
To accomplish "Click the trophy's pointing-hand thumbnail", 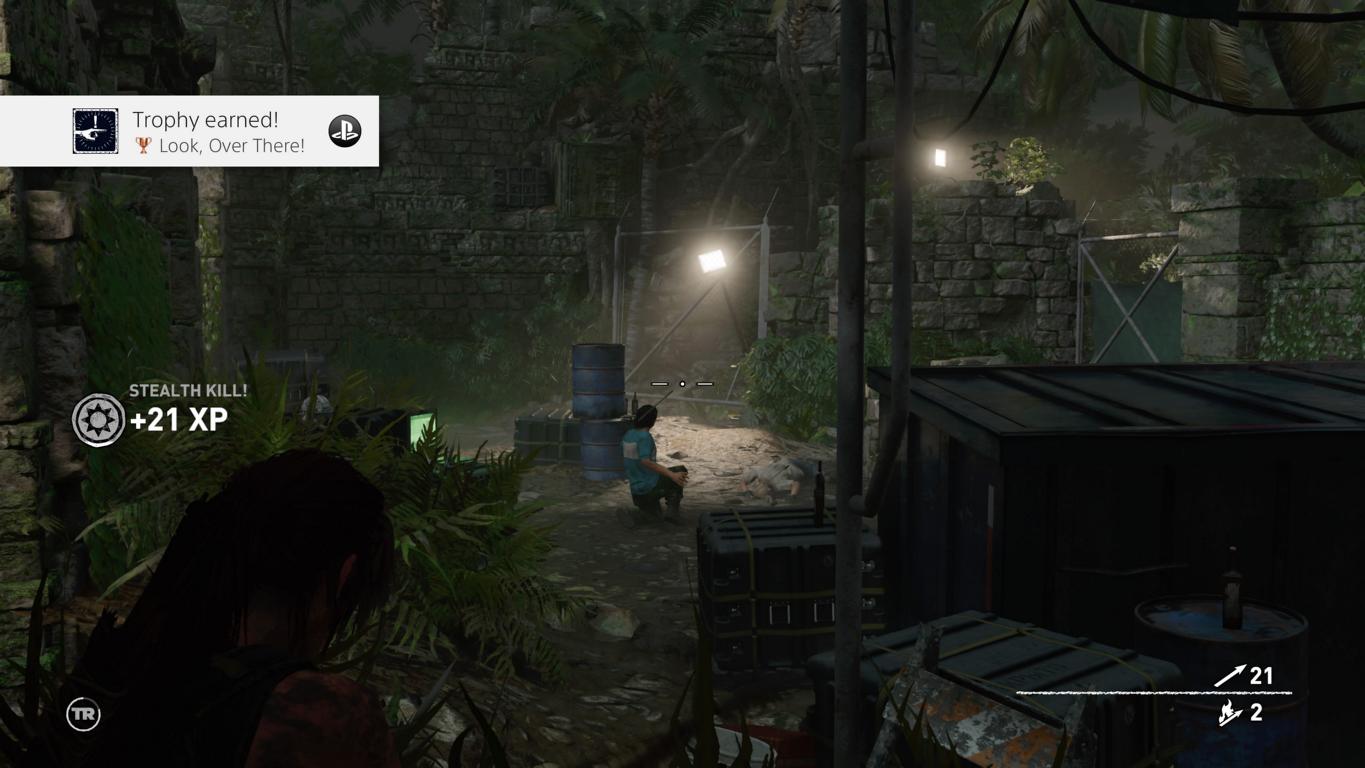I will (95, 131).
